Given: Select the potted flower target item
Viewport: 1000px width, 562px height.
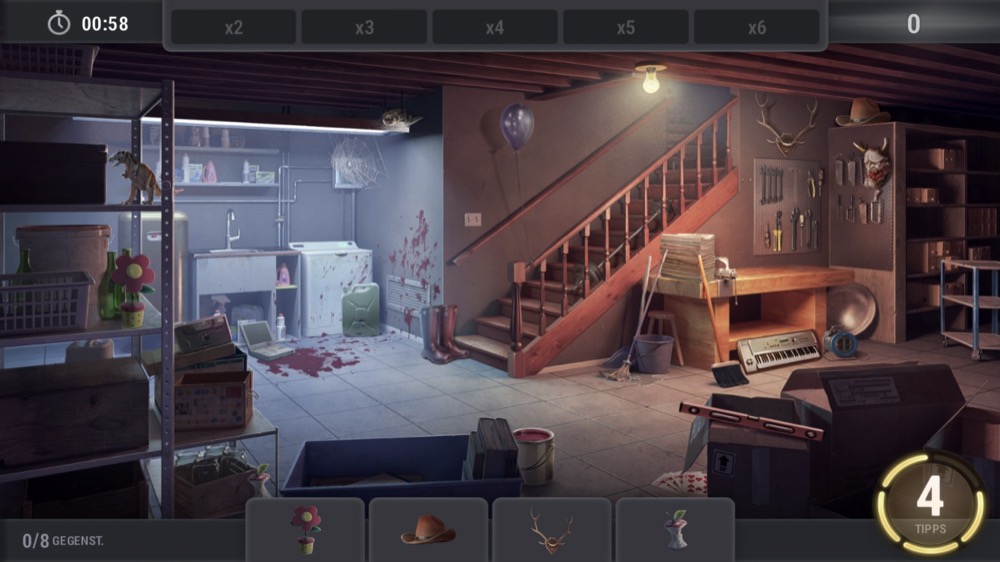Looking at the screenshot, I should click(305, 530).
